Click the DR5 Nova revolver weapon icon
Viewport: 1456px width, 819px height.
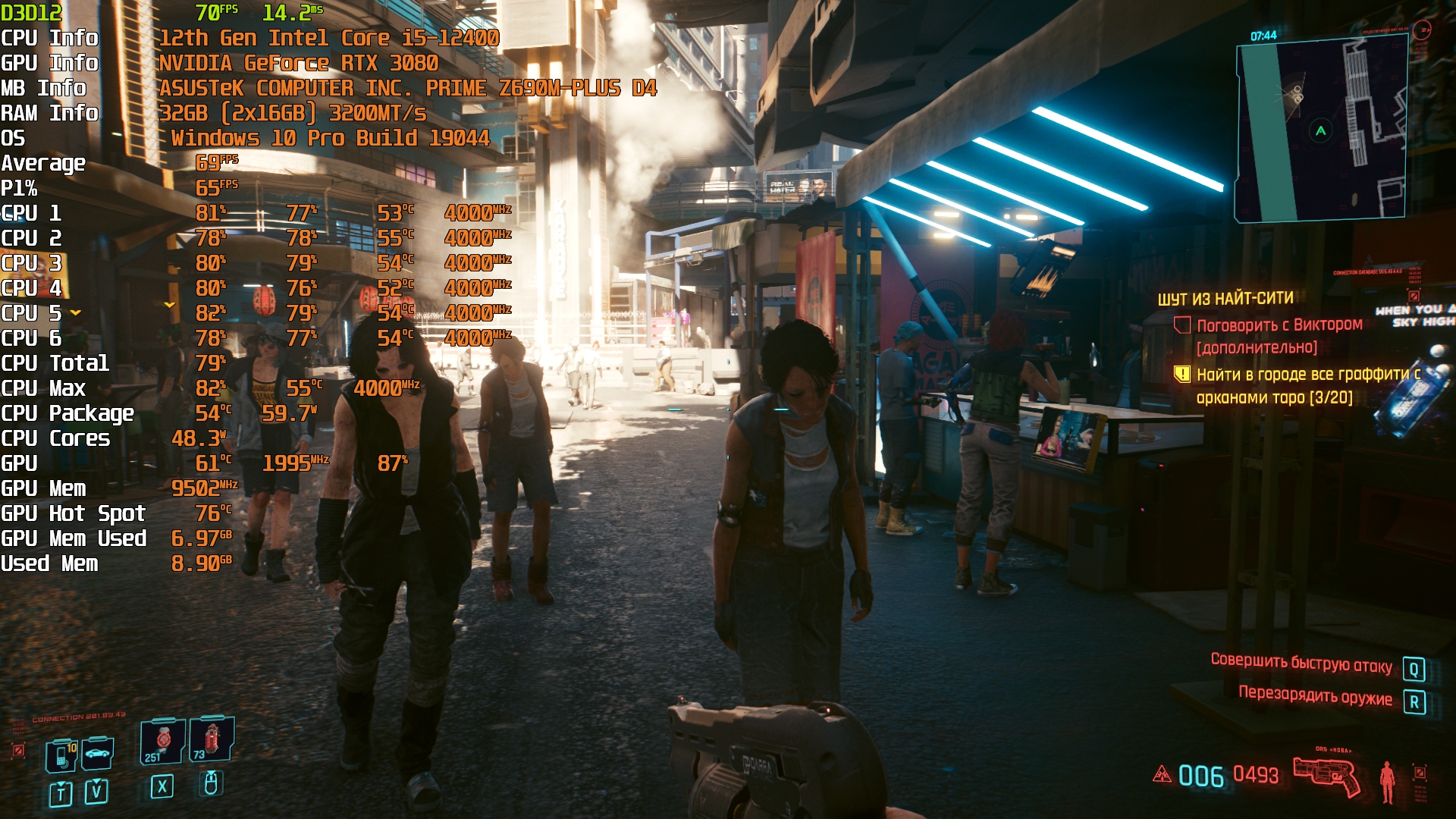tap(1327, 775)
